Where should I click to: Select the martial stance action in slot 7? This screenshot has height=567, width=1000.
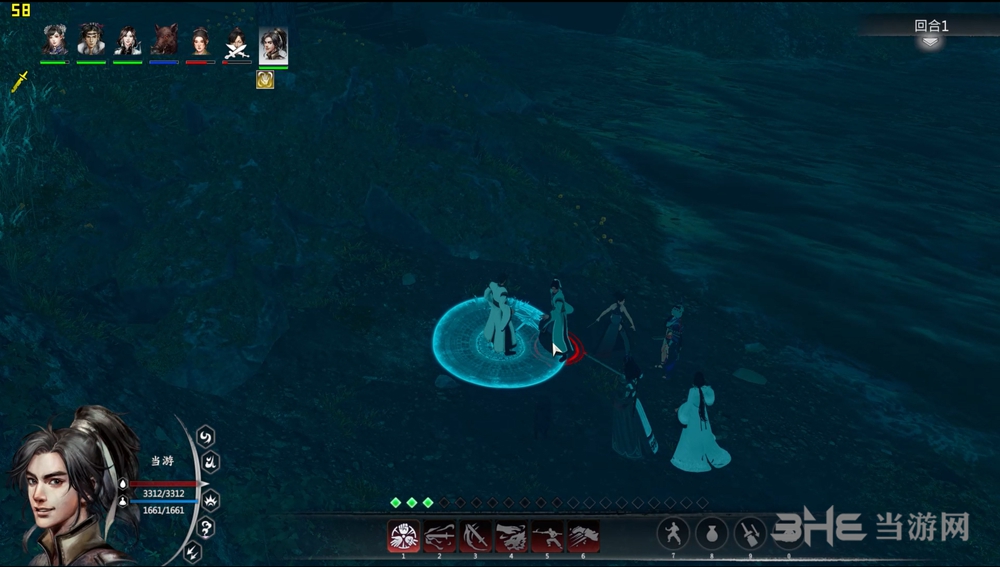(x=673, y=533)
